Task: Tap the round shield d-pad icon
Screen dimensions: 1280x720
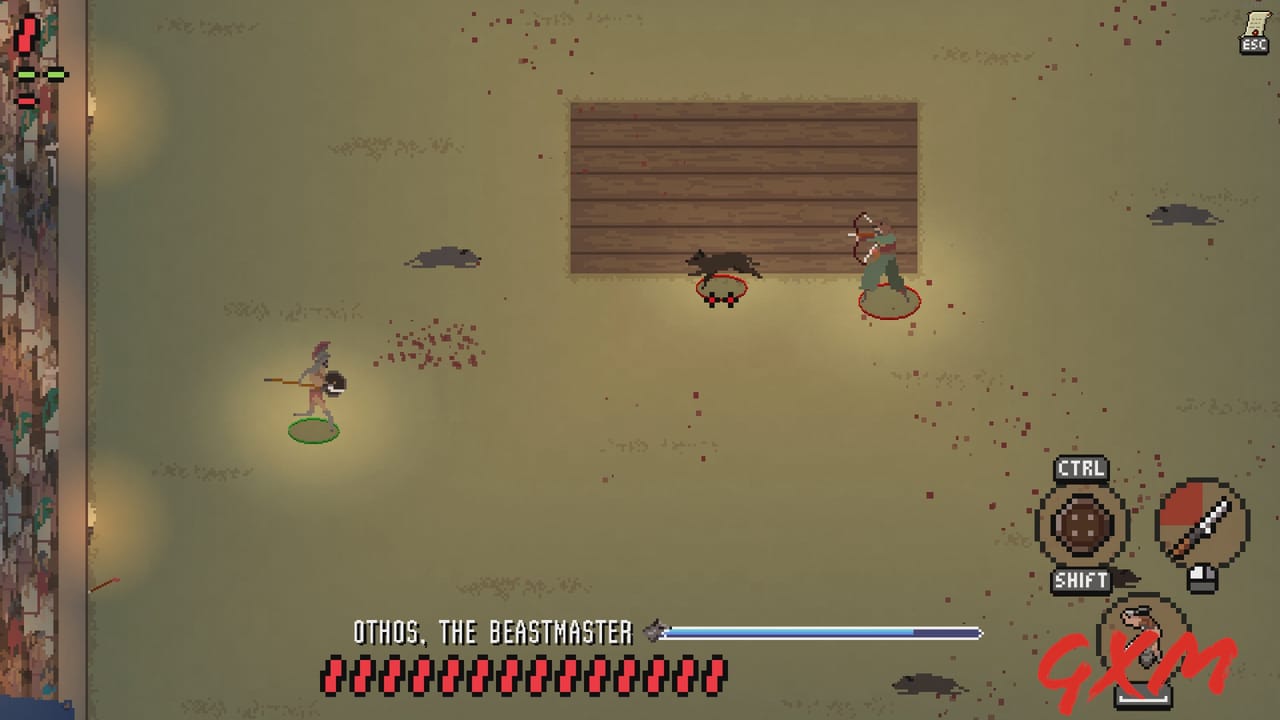Action: (1083, 523)
